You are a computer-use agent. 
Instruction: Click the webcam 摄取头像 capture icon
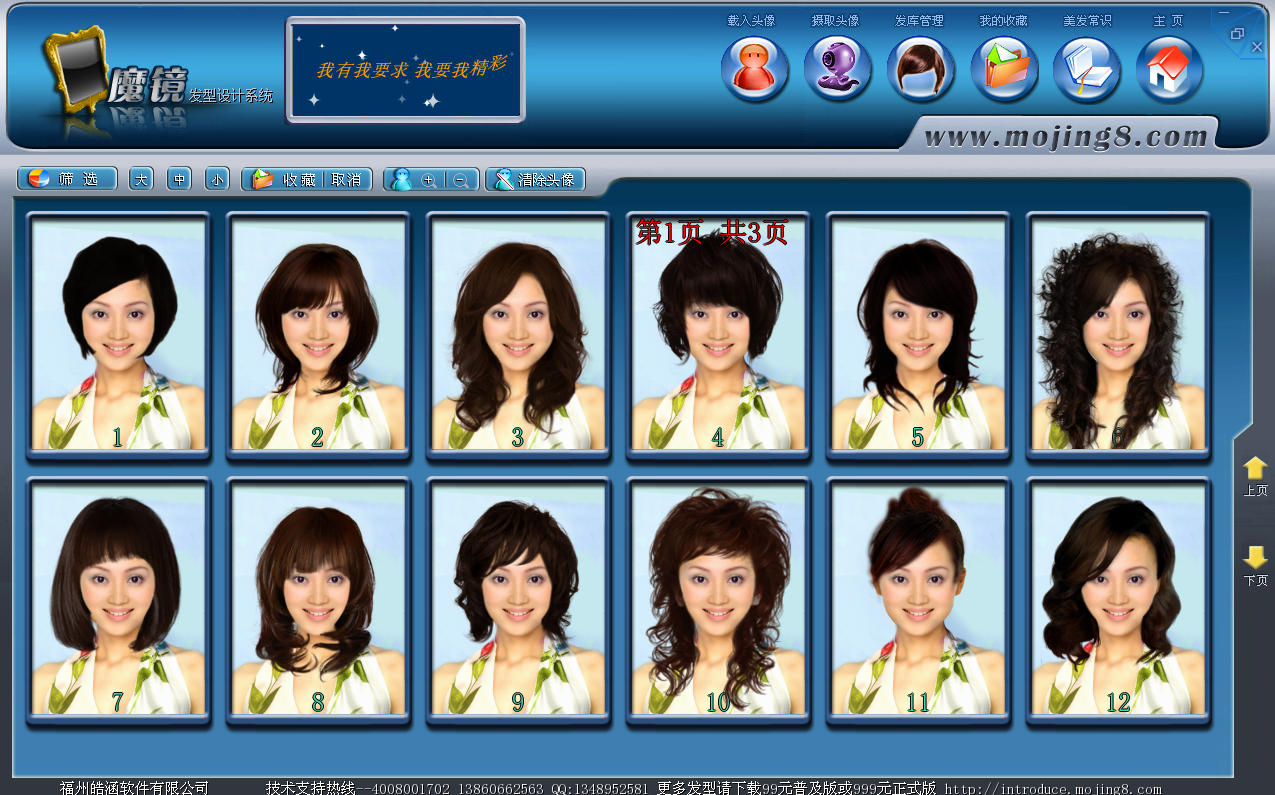837,69
